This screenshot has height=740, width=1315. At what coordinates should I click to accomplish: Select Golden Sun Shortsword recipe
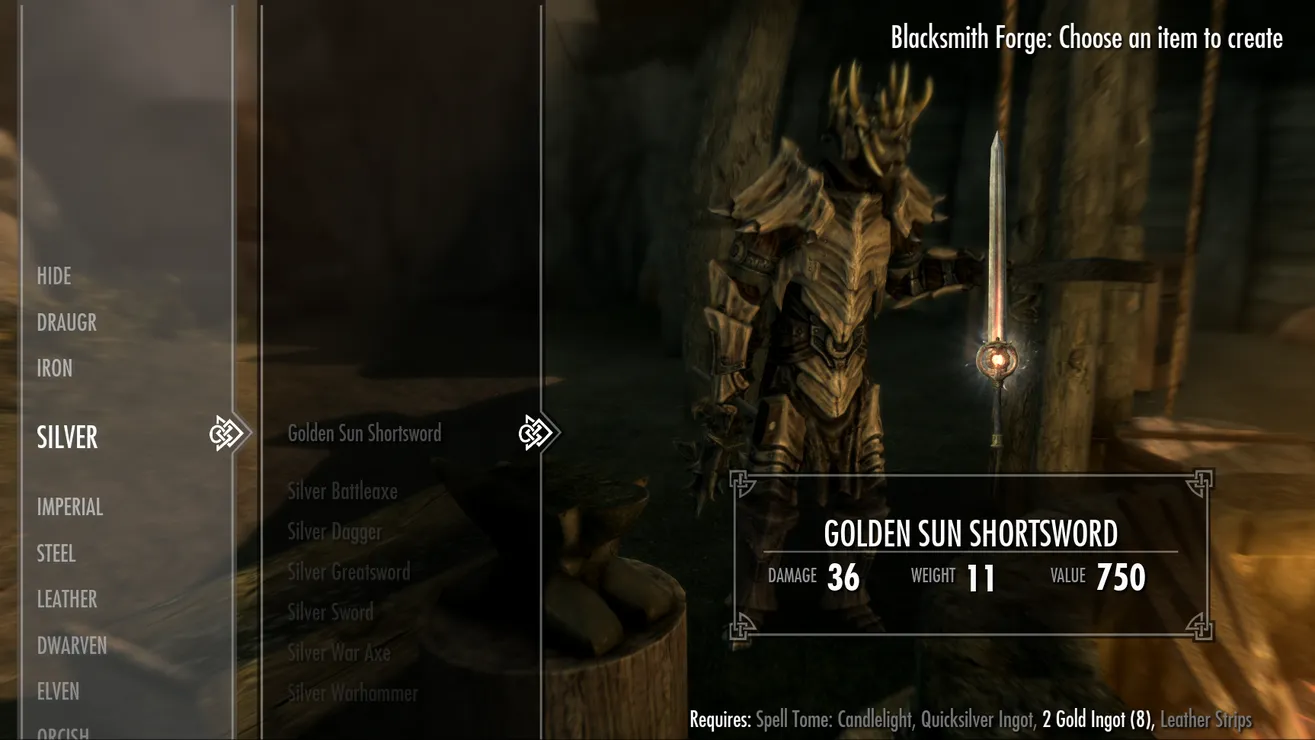coord(364,433)
